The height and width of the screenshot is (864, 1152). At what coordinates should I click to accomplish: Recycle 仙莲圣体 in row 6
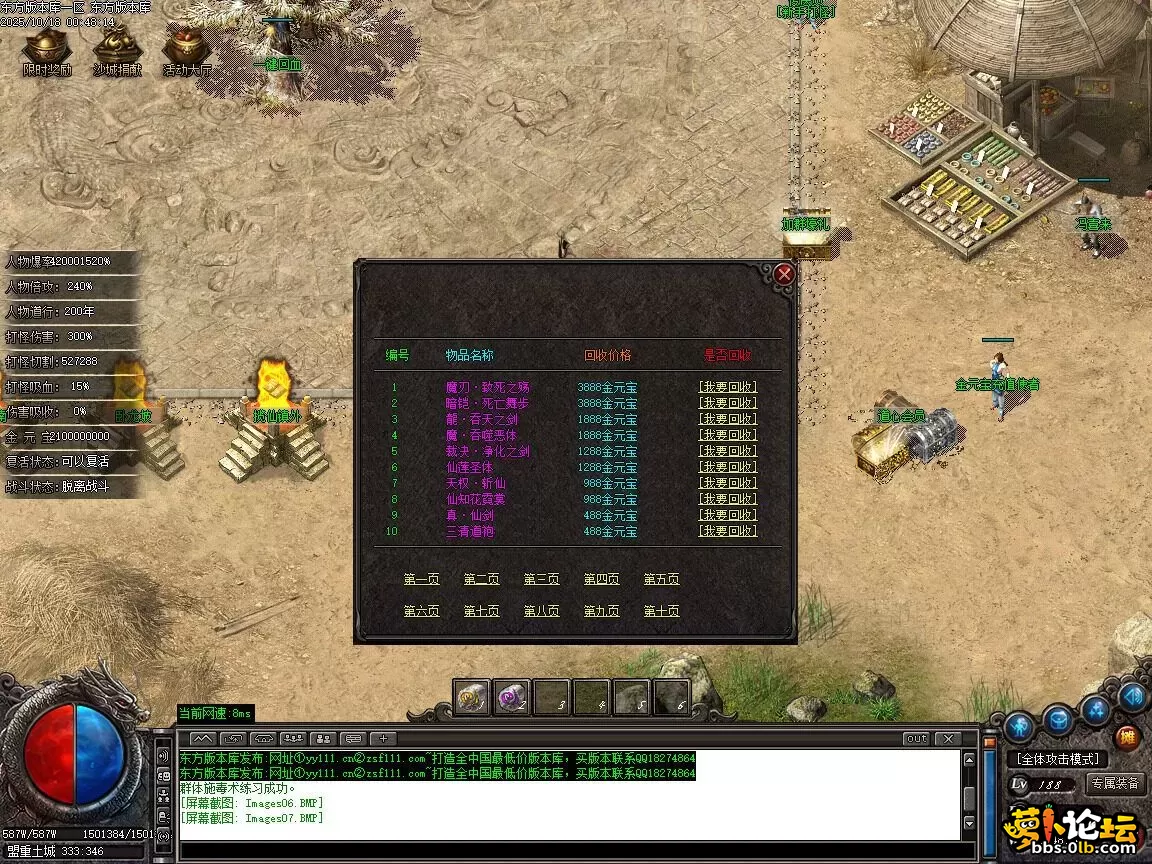(x=727, y=467)
